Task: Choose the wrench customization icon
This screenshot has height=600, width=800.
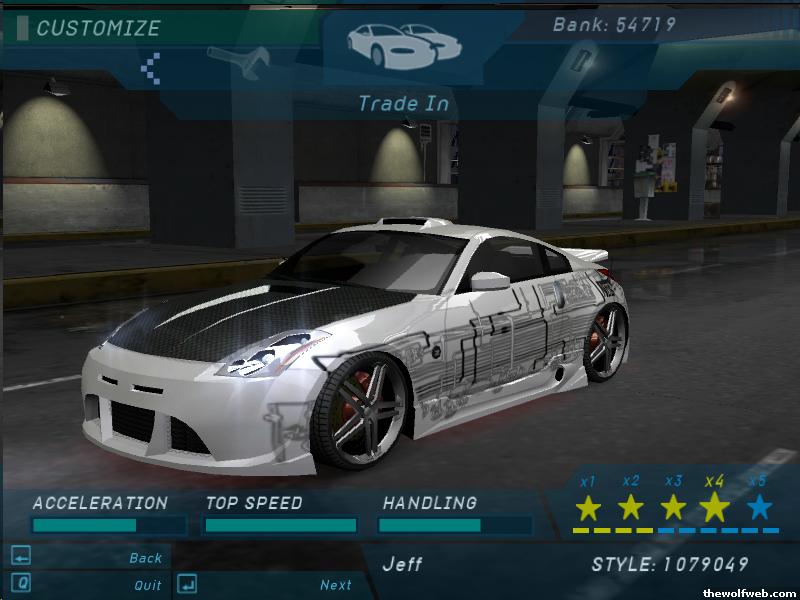Action: [x=238, y=62]
